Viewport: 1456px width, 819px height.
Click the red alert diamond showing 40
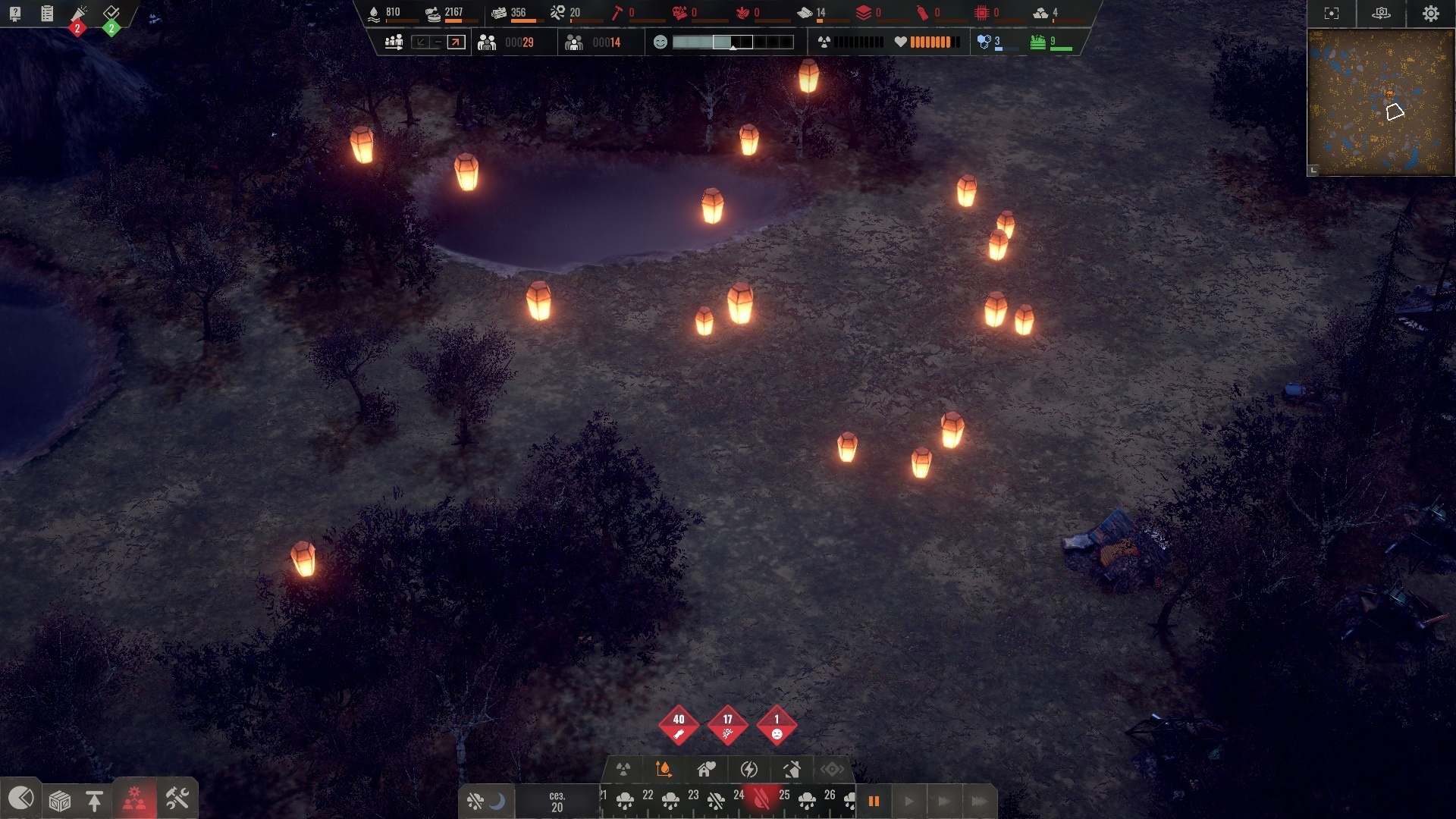pyautogui.click(x=679, y=726)
